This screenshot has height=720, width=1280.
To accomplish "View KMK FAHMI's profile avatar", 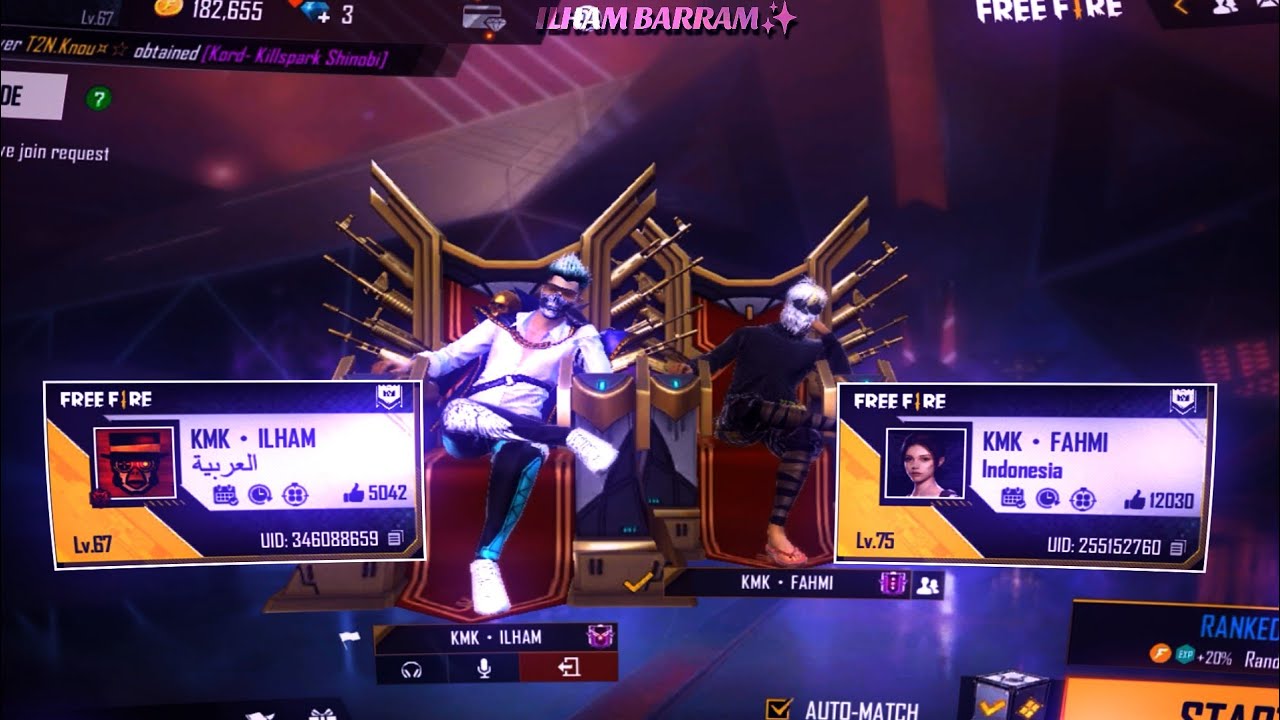I will (924, 463).
